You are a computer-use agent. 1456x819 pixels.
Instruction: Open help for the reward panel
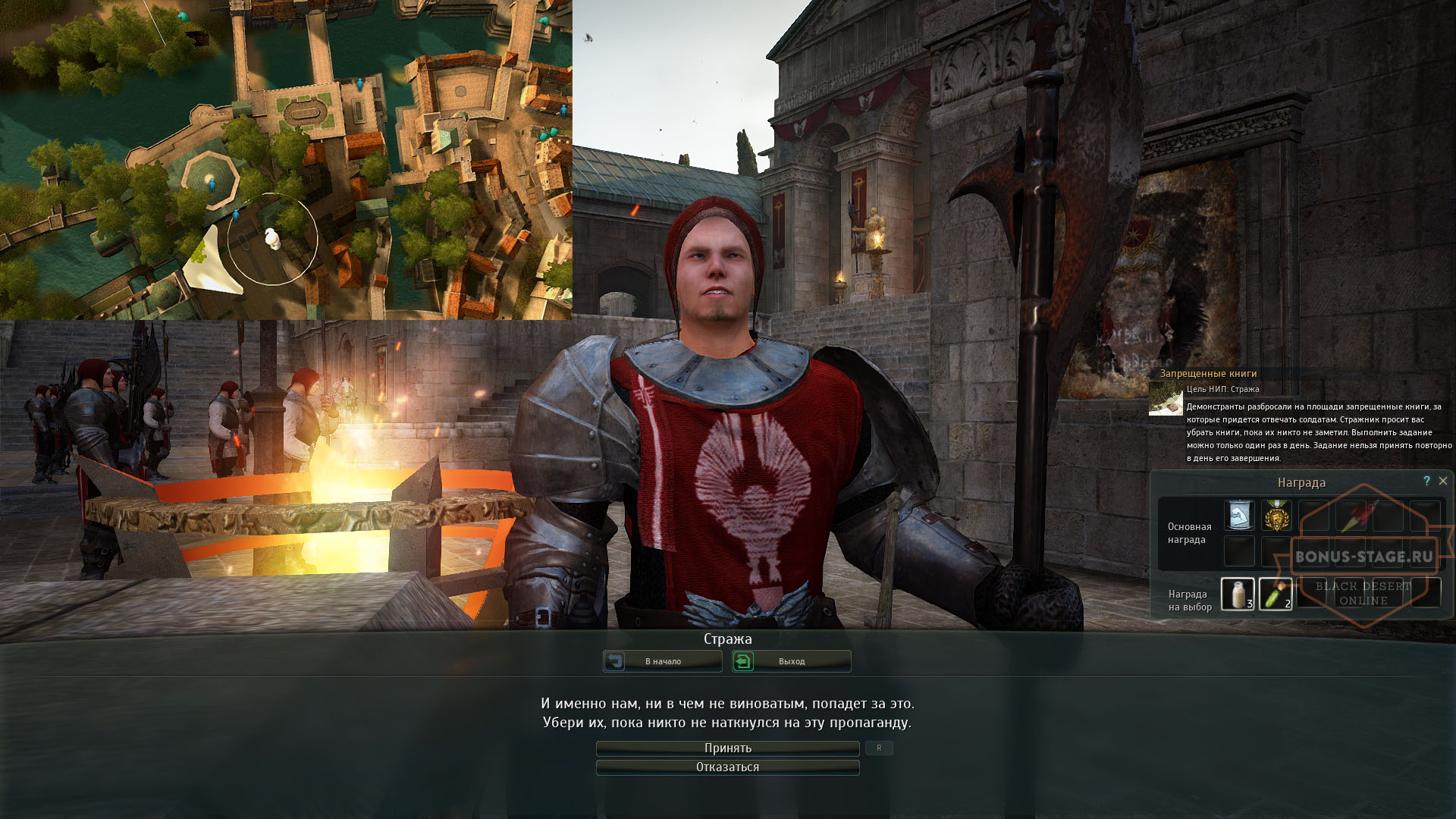(x=1426, y=481)
